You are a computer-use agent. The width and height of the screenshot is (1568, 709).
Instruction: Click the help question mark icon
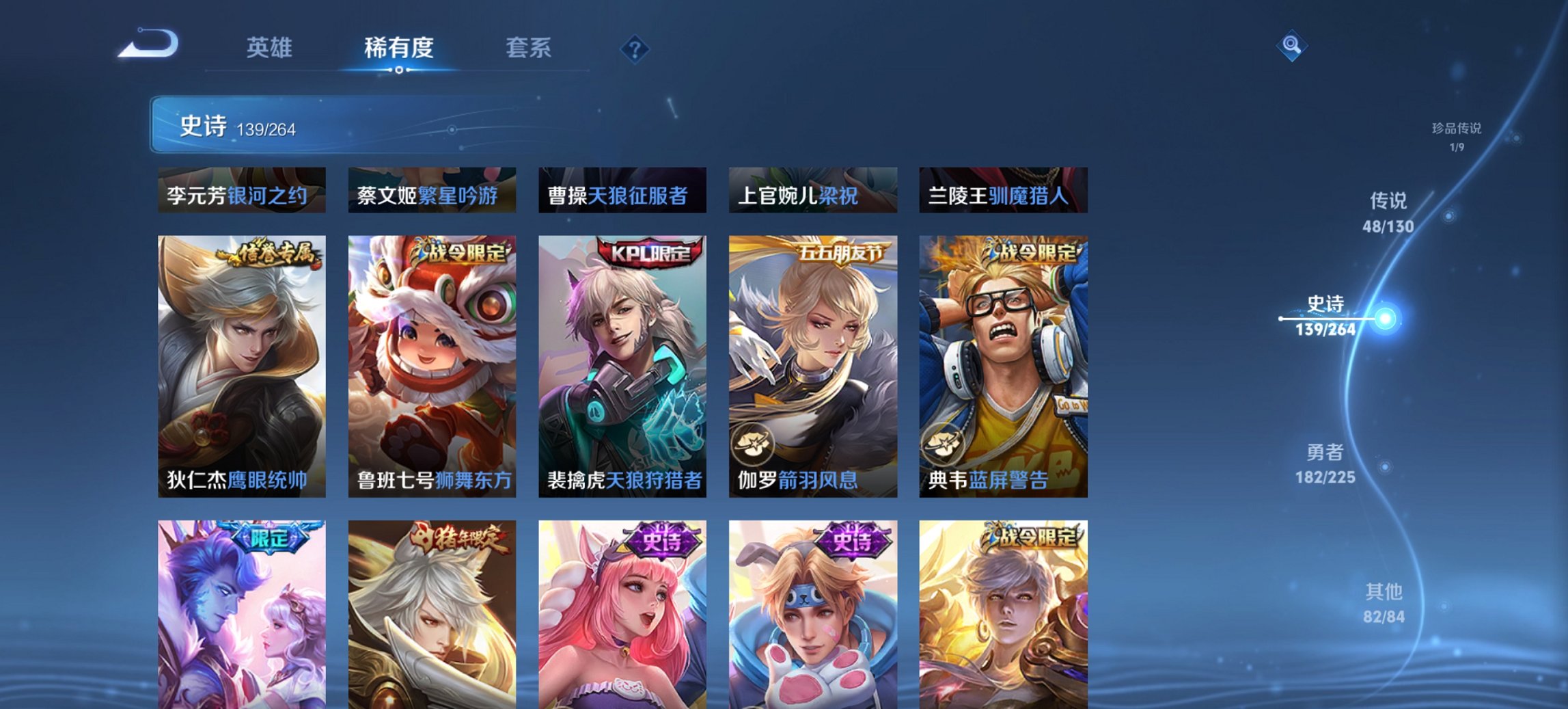pos(635,48)
